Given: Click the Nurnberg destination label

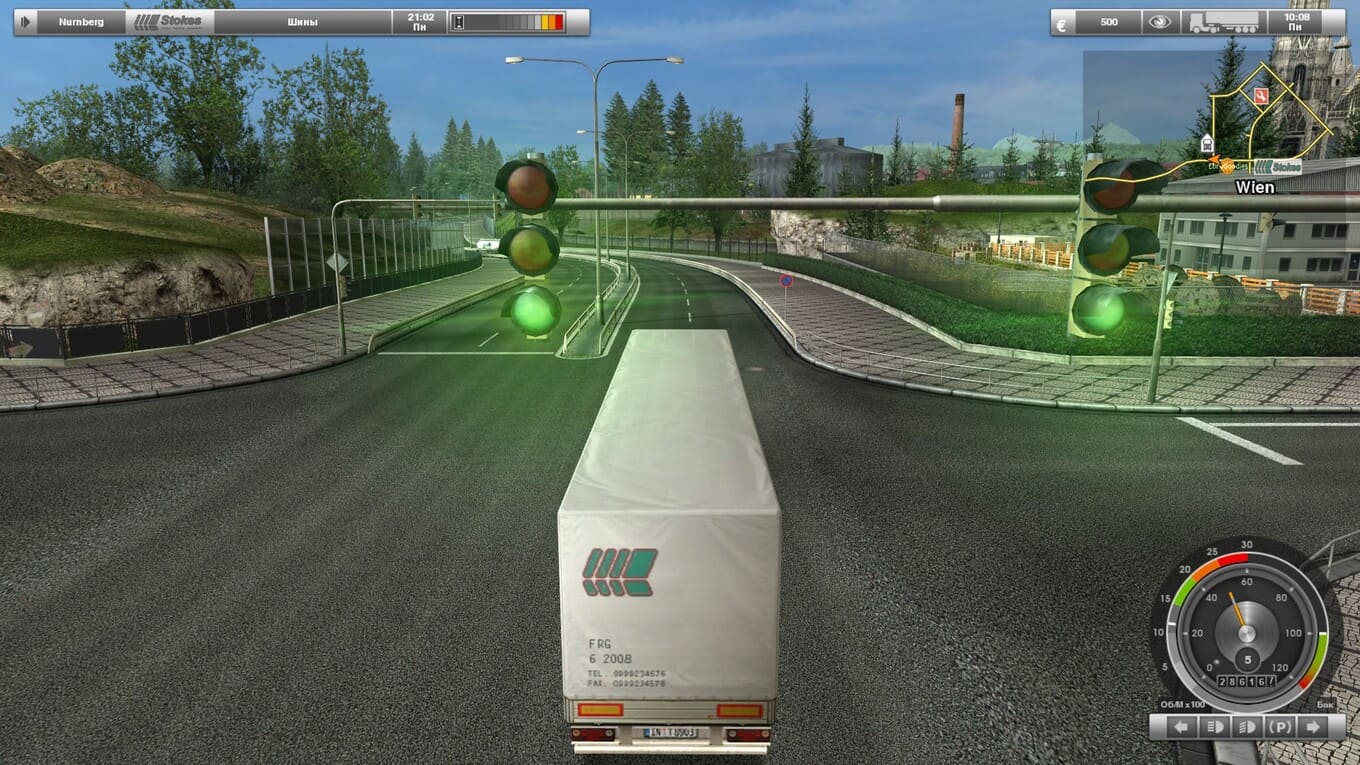Looking at the screenshot, I should pos(81,22).
